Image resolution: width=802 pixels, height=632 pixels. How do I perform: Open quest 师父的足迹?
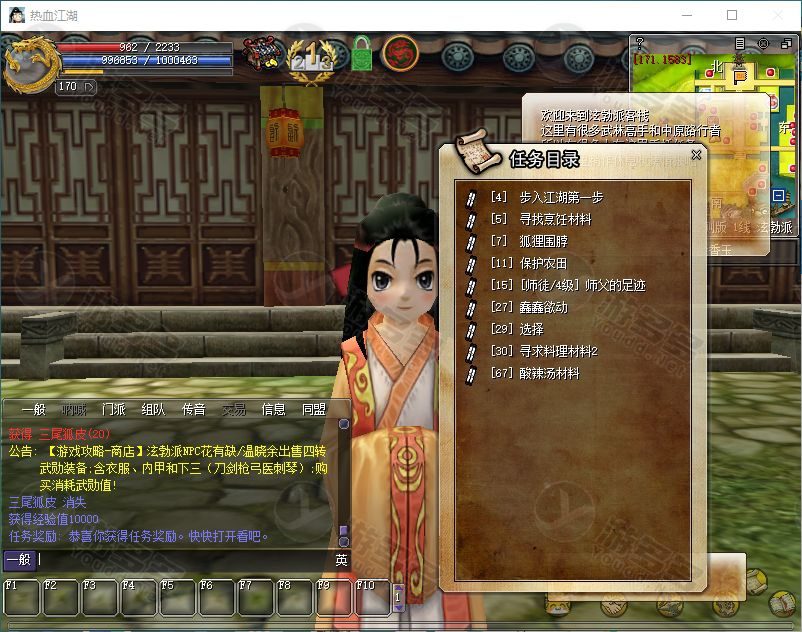coord(582,285)
